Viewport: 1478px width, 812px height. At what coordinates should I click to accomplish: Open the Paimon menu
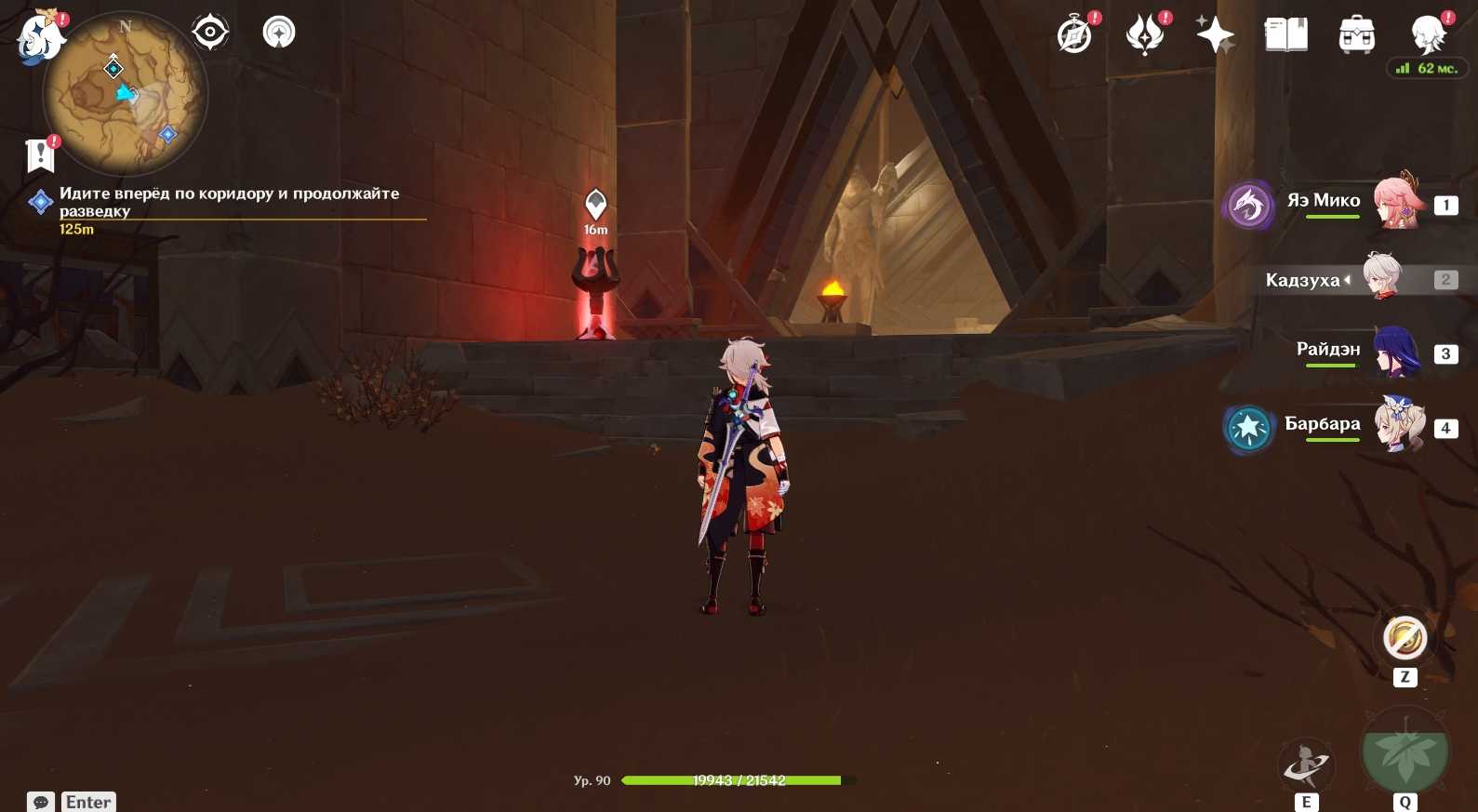(x=39, y=39)
